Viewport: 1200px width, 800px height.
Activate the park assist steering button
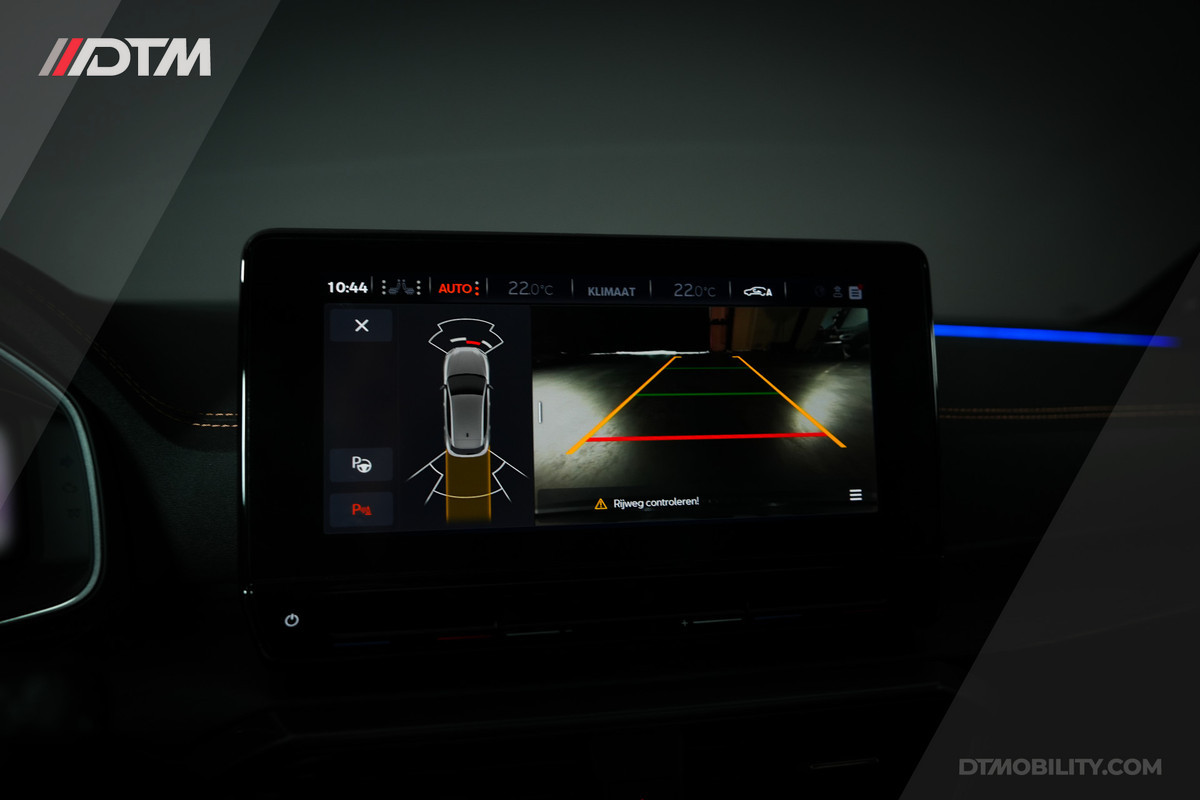pos(361,464)
